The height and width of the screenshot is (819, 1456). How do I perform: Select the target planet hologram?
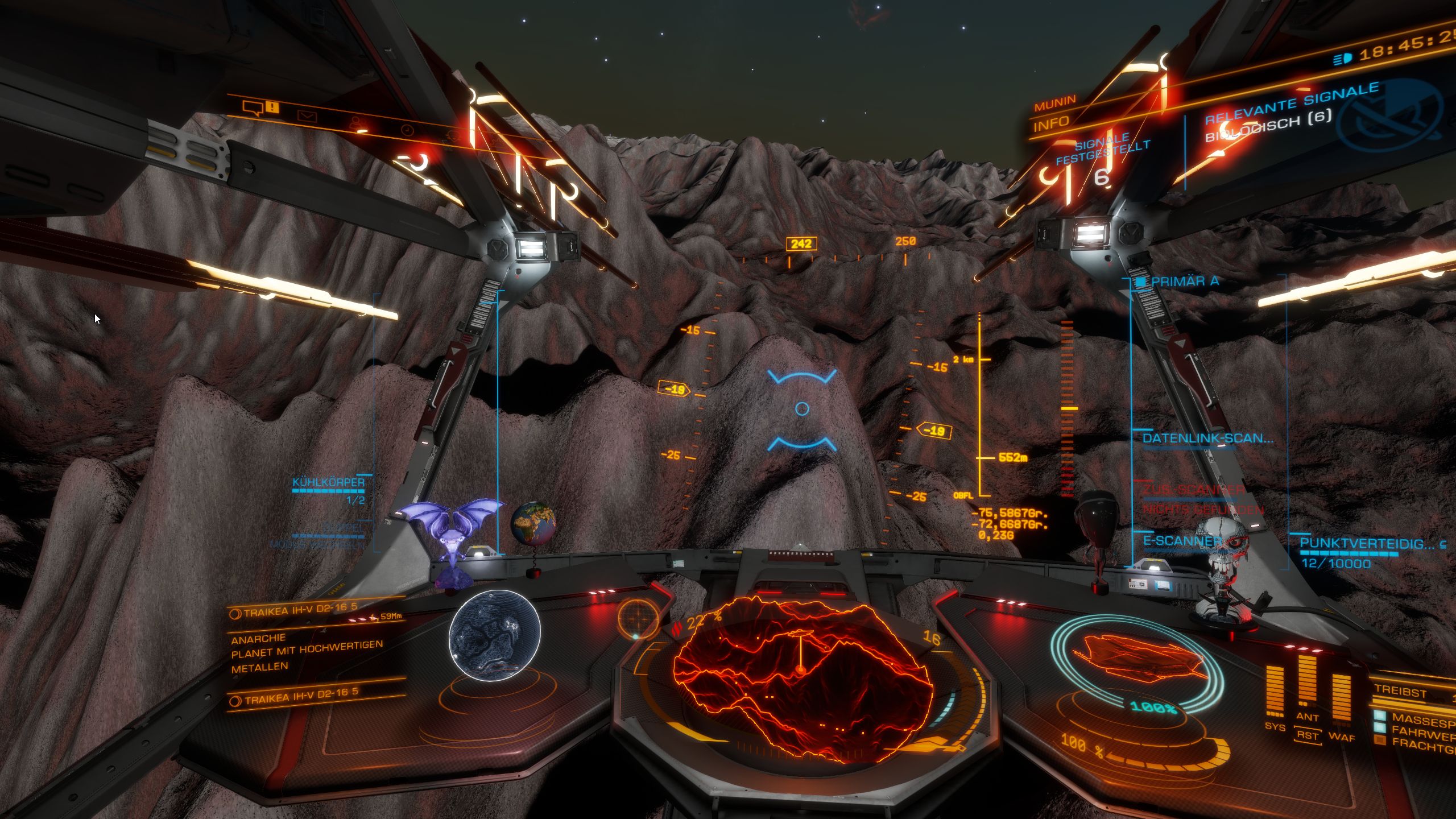[494, 635]
